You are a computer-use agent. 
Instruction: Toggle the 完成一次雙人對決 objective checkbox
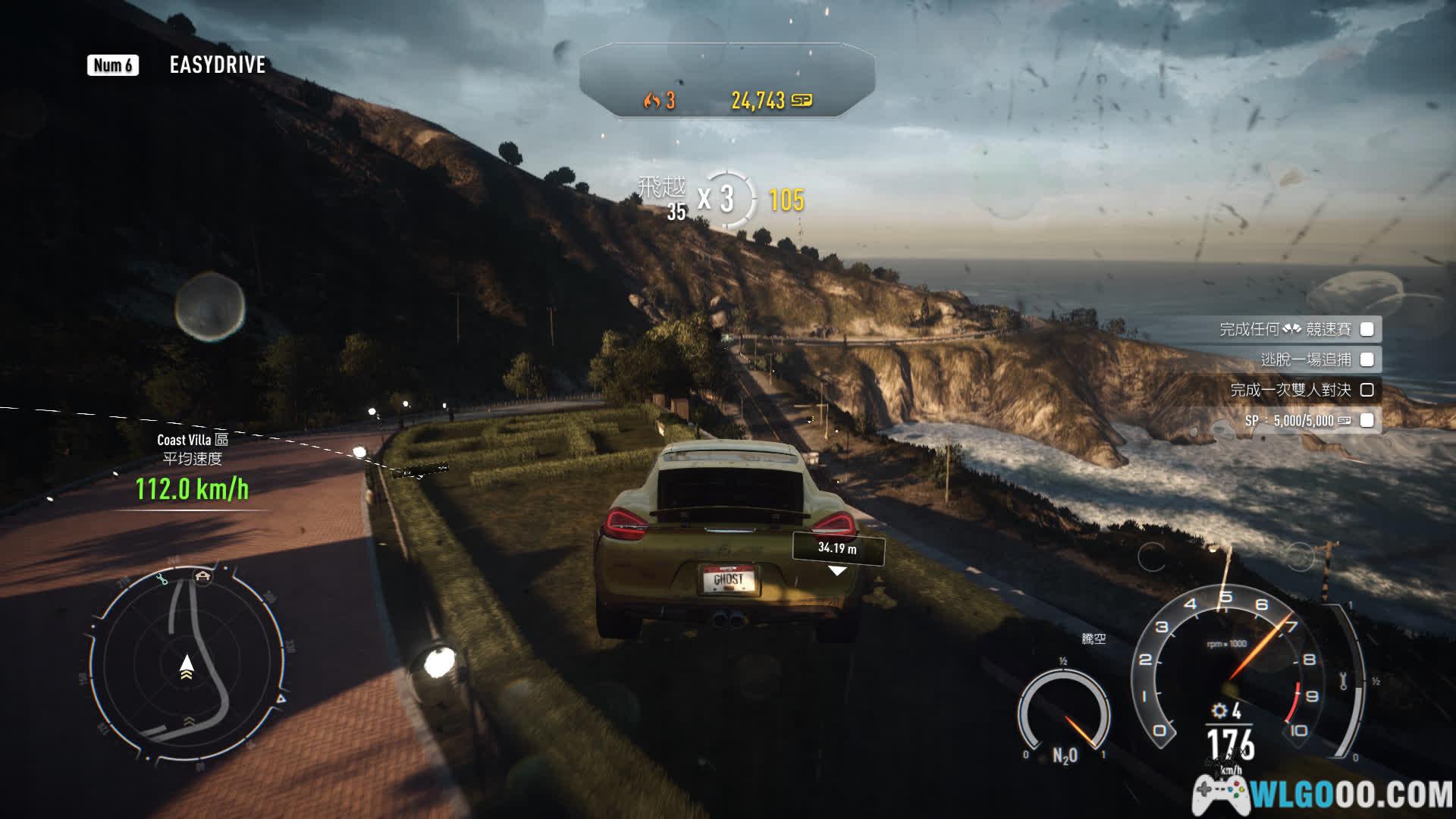[1367, 390]
